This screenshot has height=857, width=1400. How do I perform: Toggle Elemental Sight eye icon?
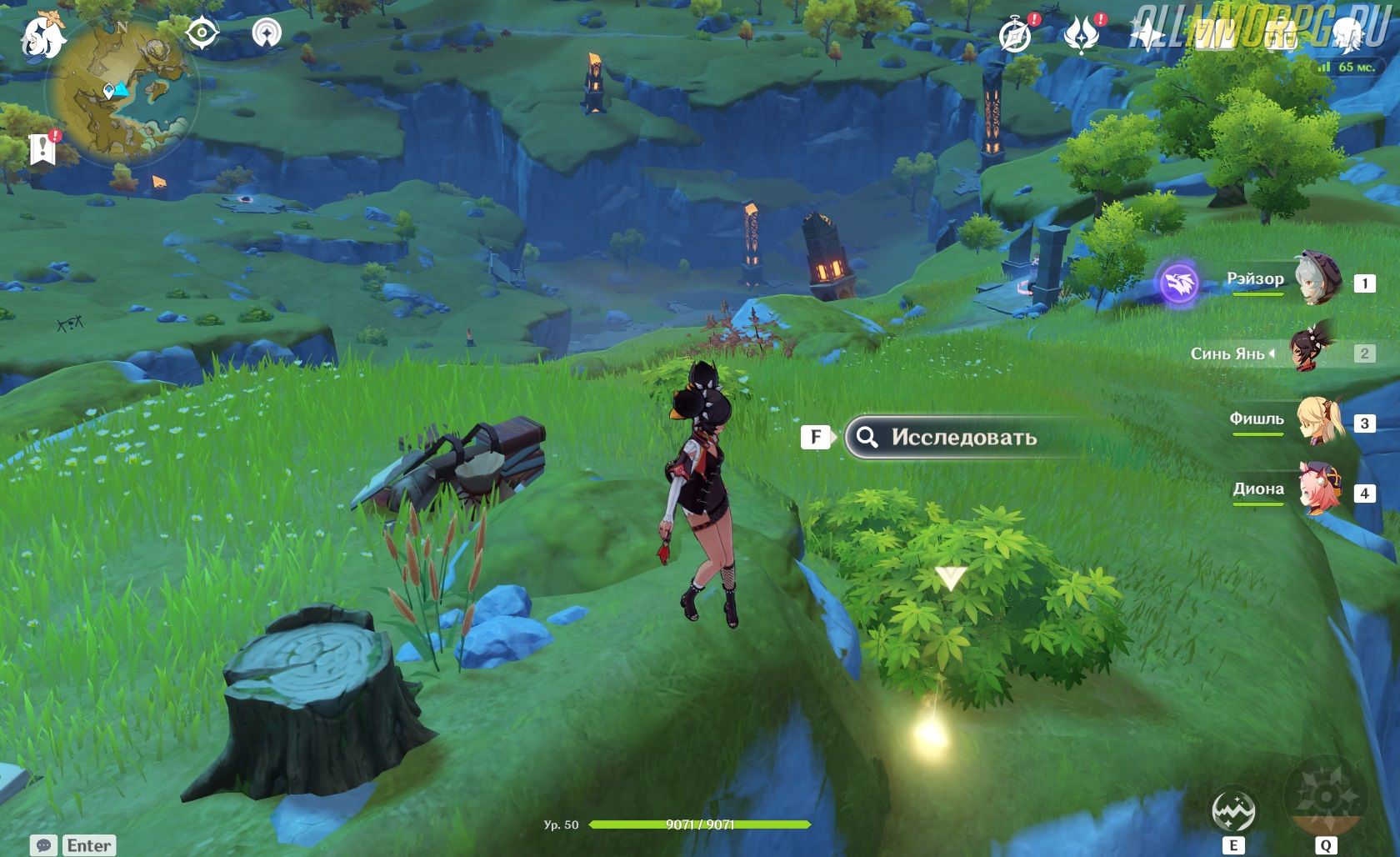tap(202, 33)
